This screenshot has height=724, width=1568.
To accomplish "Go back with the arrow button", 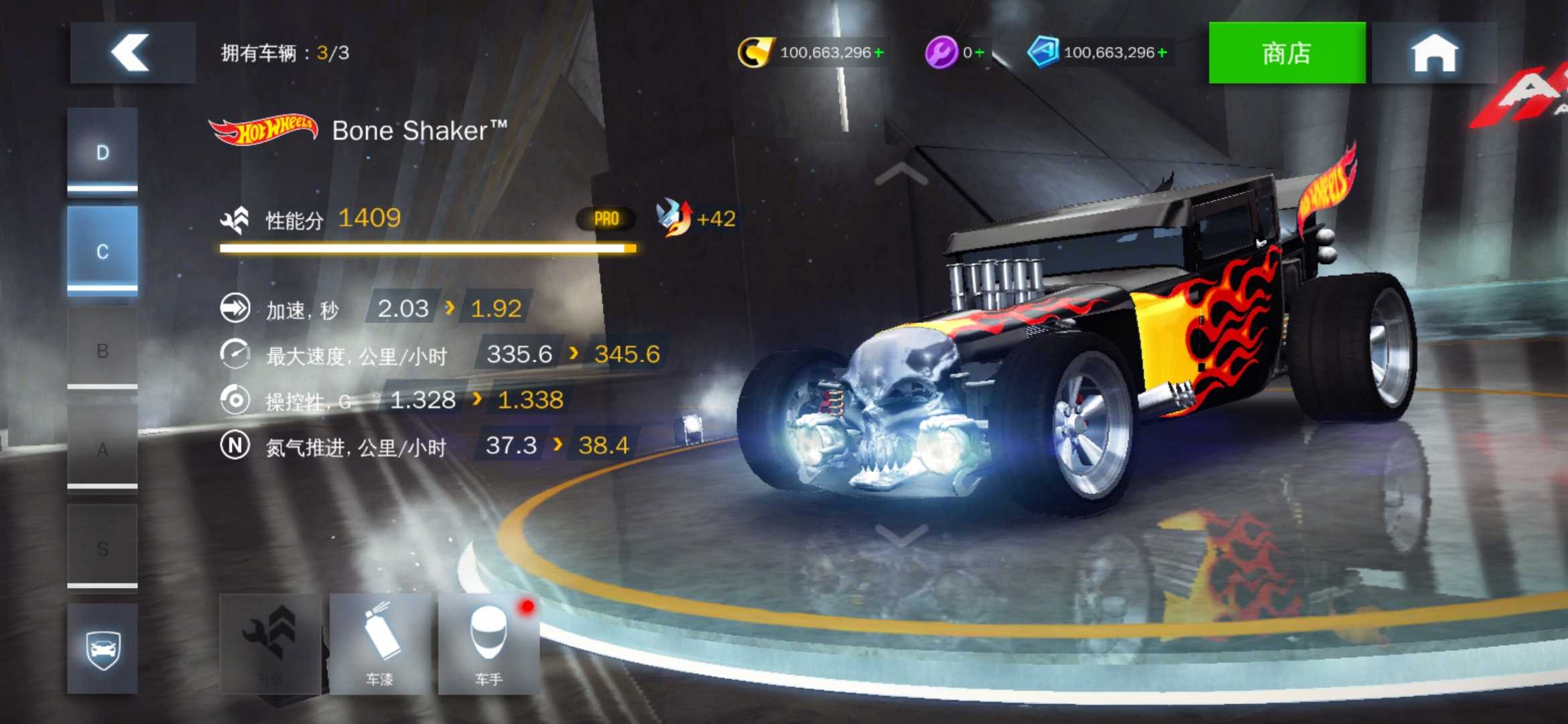I will (x=132, y=52).
